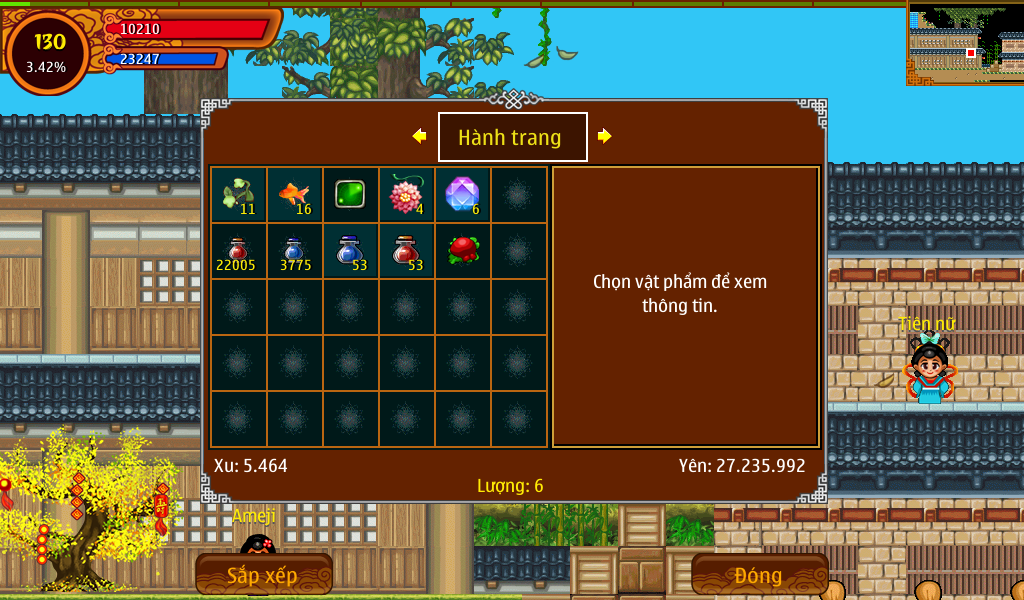Image resolution: width=1024 pixels, height=600 pixels.
Task: Choose the large blue potion with 53
Action: [350, 251]
